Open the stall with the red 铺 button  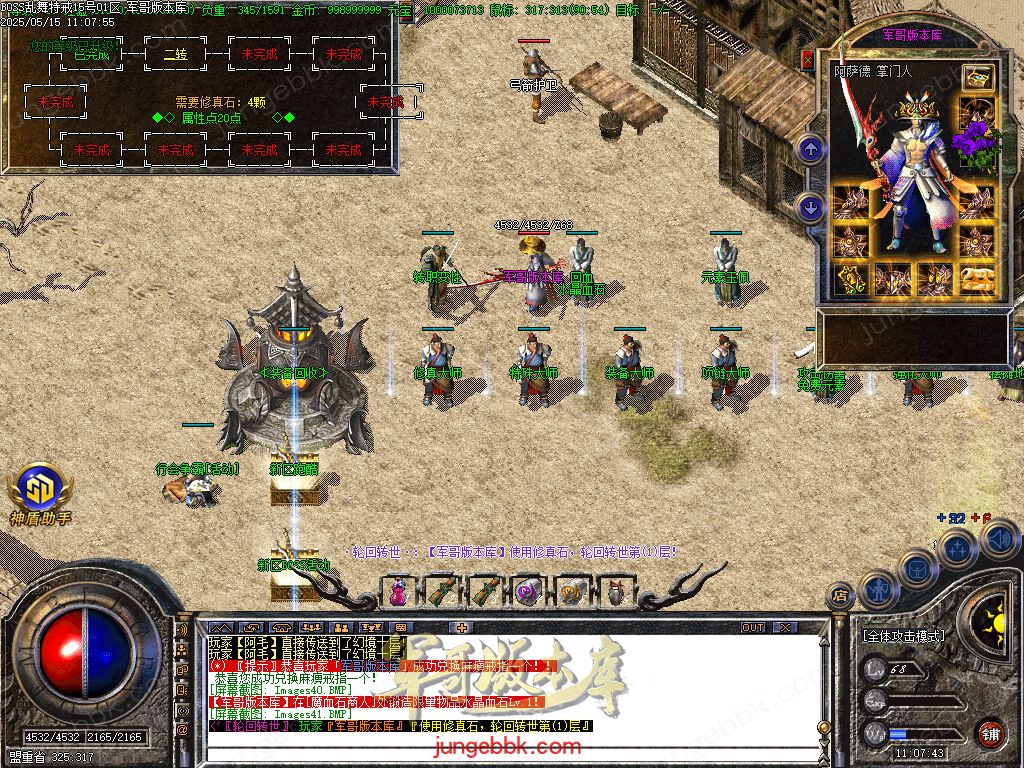tap(989, 732)
